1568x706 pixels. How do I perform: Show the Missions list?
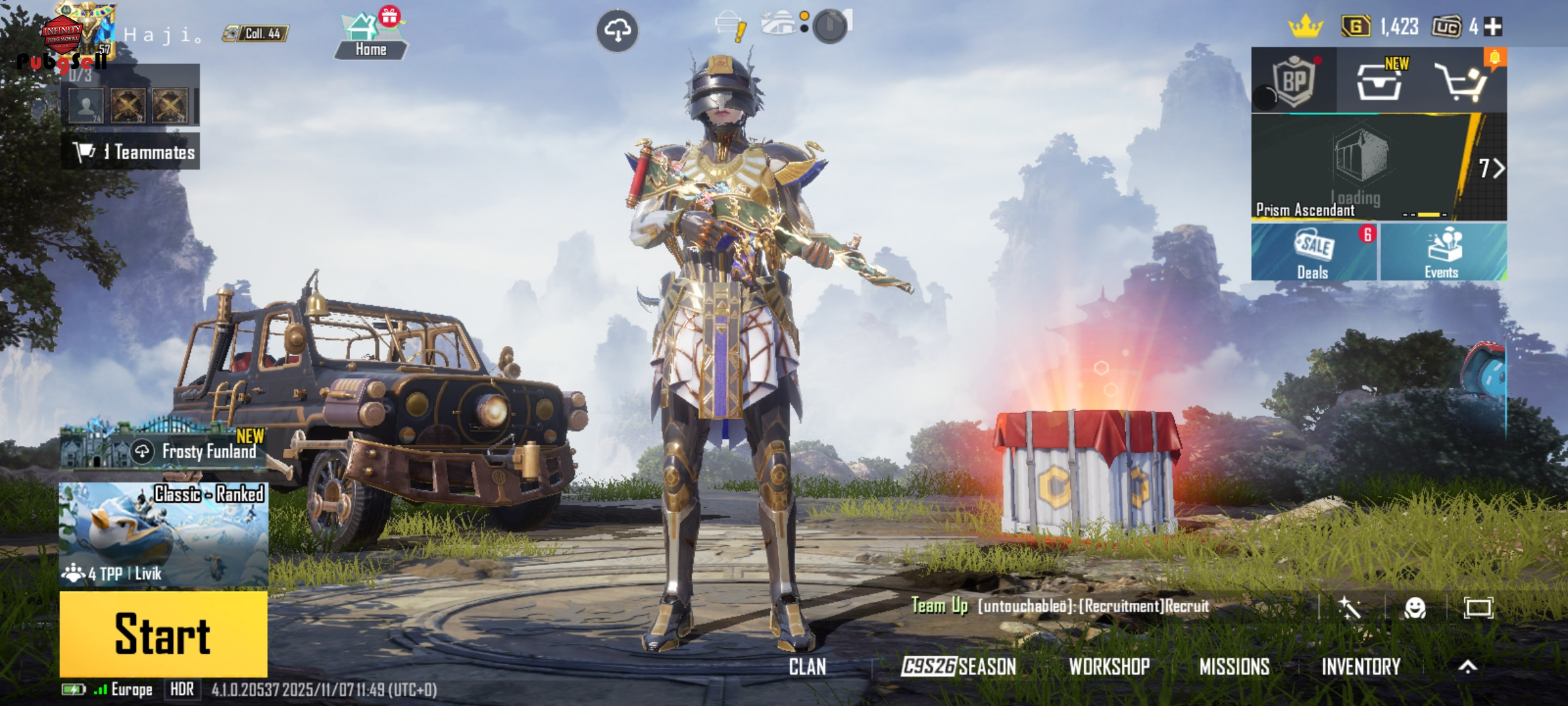(1234, 666)
